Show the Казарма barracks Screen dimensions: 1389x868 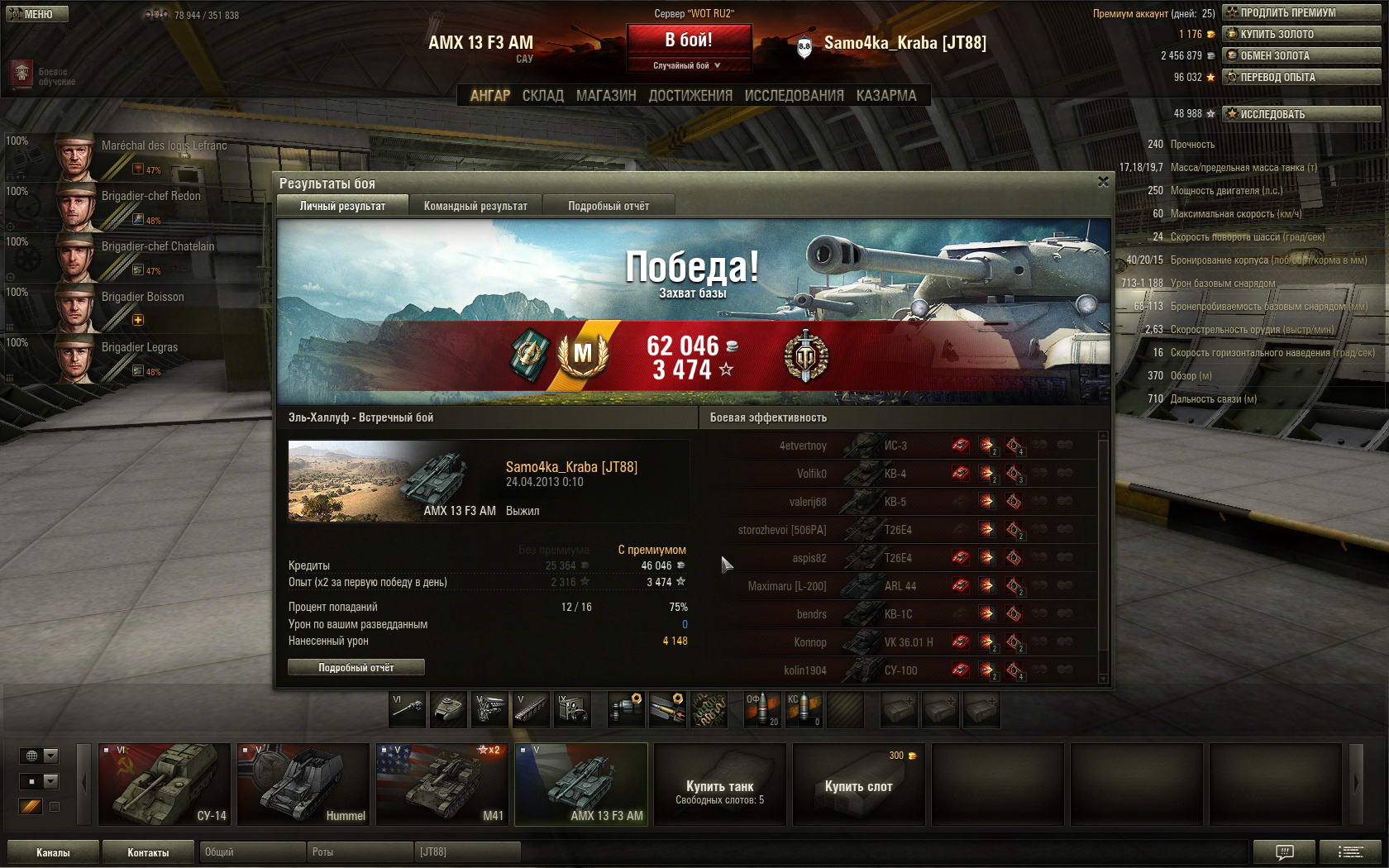tap(886, 96)
